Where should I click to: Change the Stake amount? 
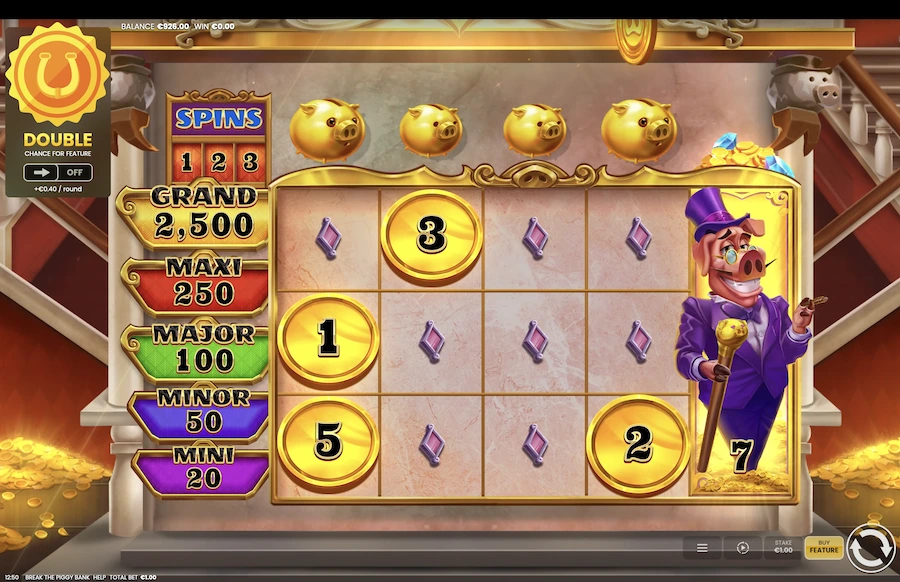click(781, 547)
